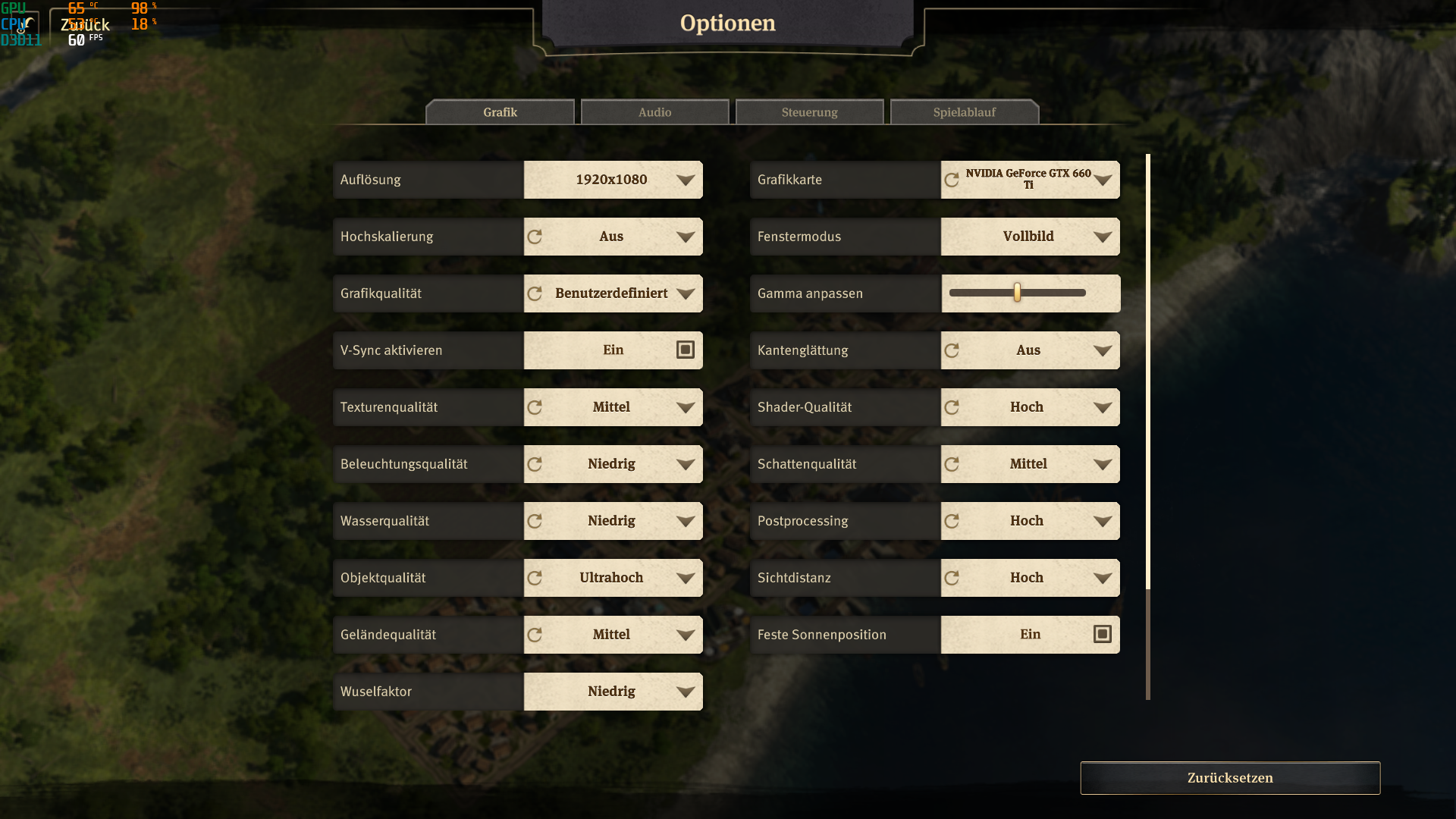Screen dimensions: 1456x819
Task: Reset Kantenglättung with the circular arrow
Action: click(952, 350)
